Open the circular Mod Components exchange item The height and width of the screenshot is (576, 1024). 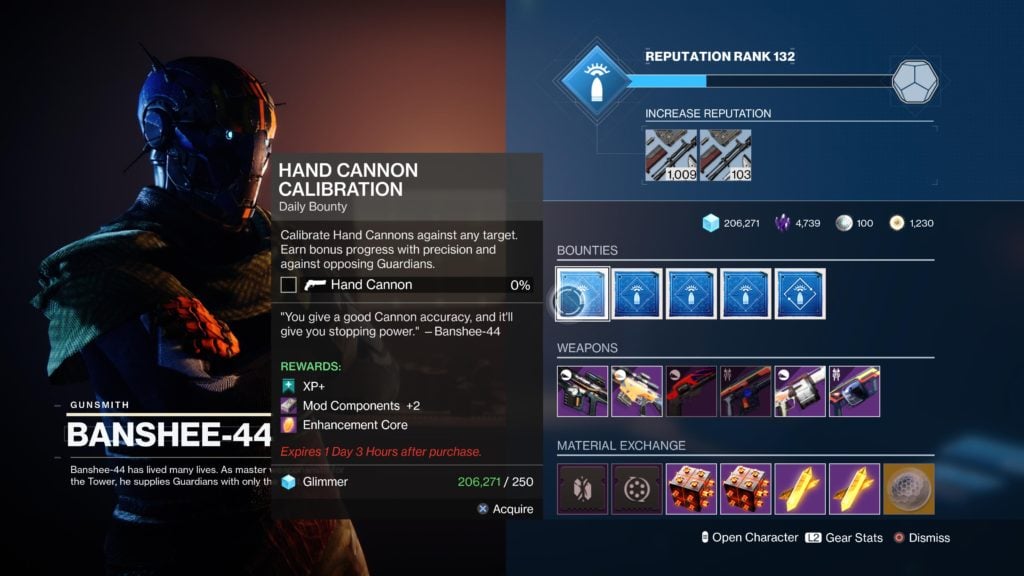(637, 489)
